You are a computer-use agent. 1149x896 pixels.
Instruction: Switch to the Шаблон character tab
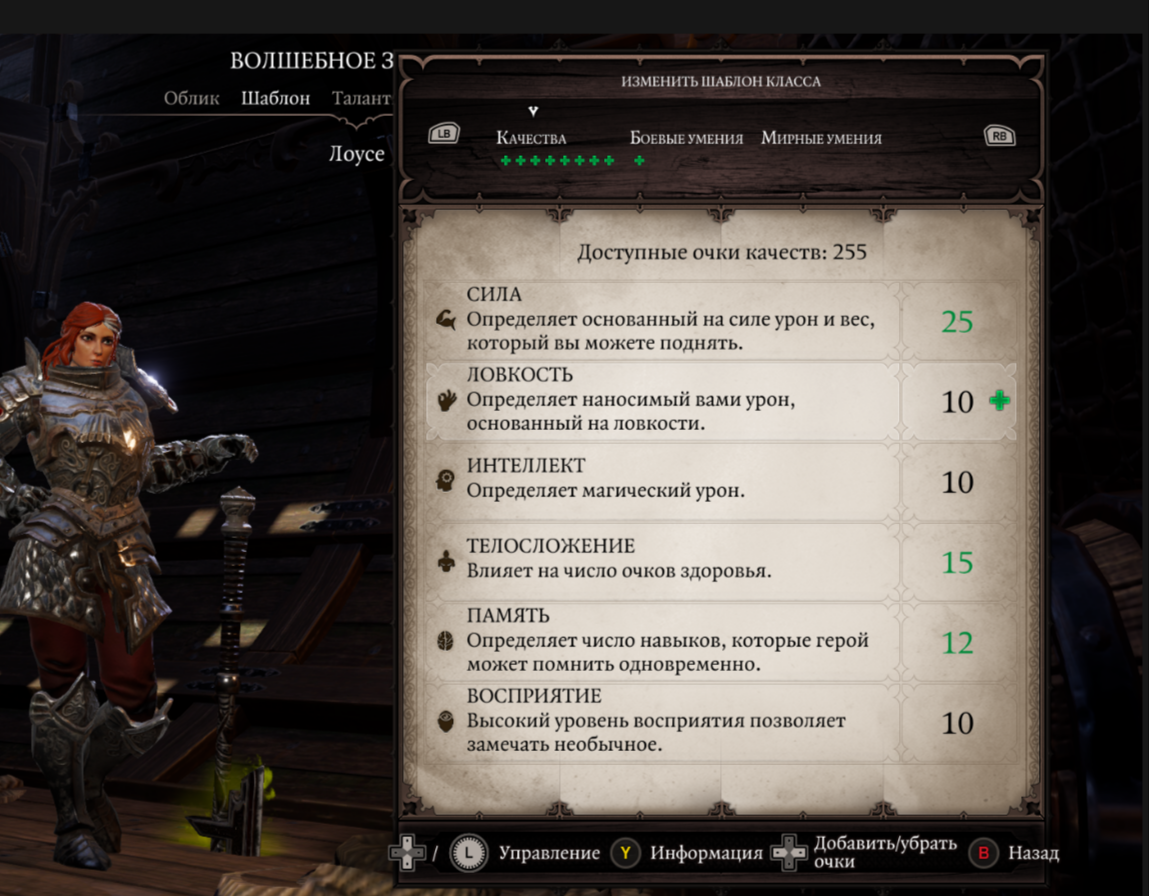click(x=276, y=99)
